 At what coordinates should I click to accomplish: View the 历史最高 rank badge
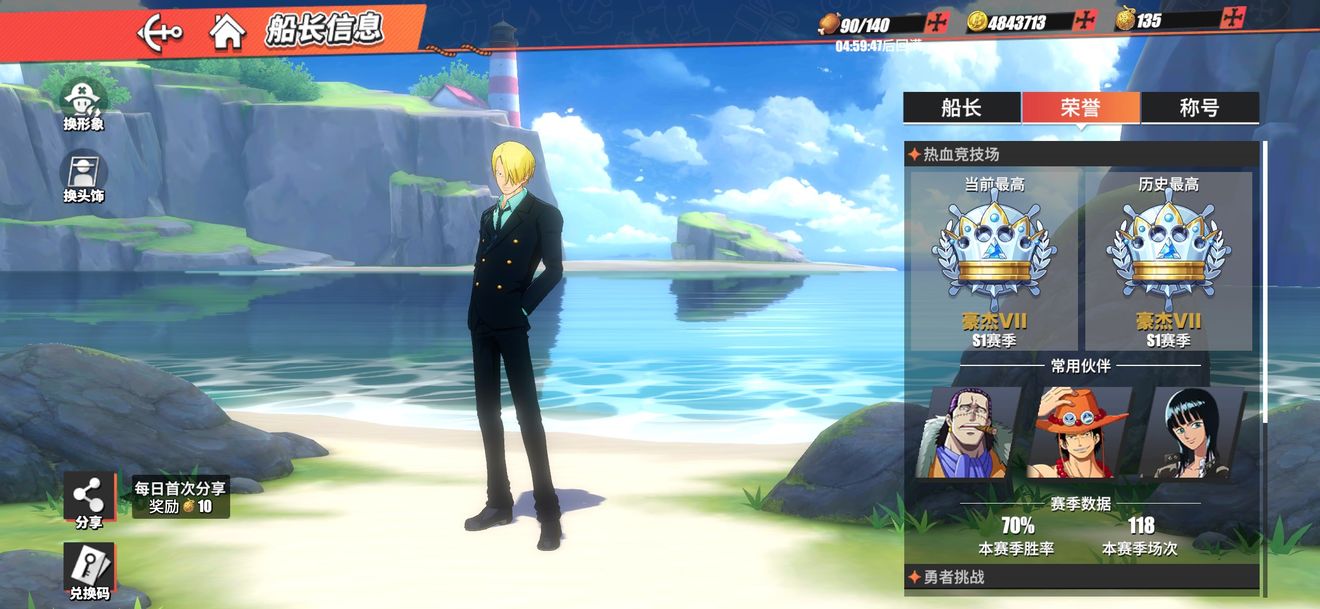tap(1168, 260)
